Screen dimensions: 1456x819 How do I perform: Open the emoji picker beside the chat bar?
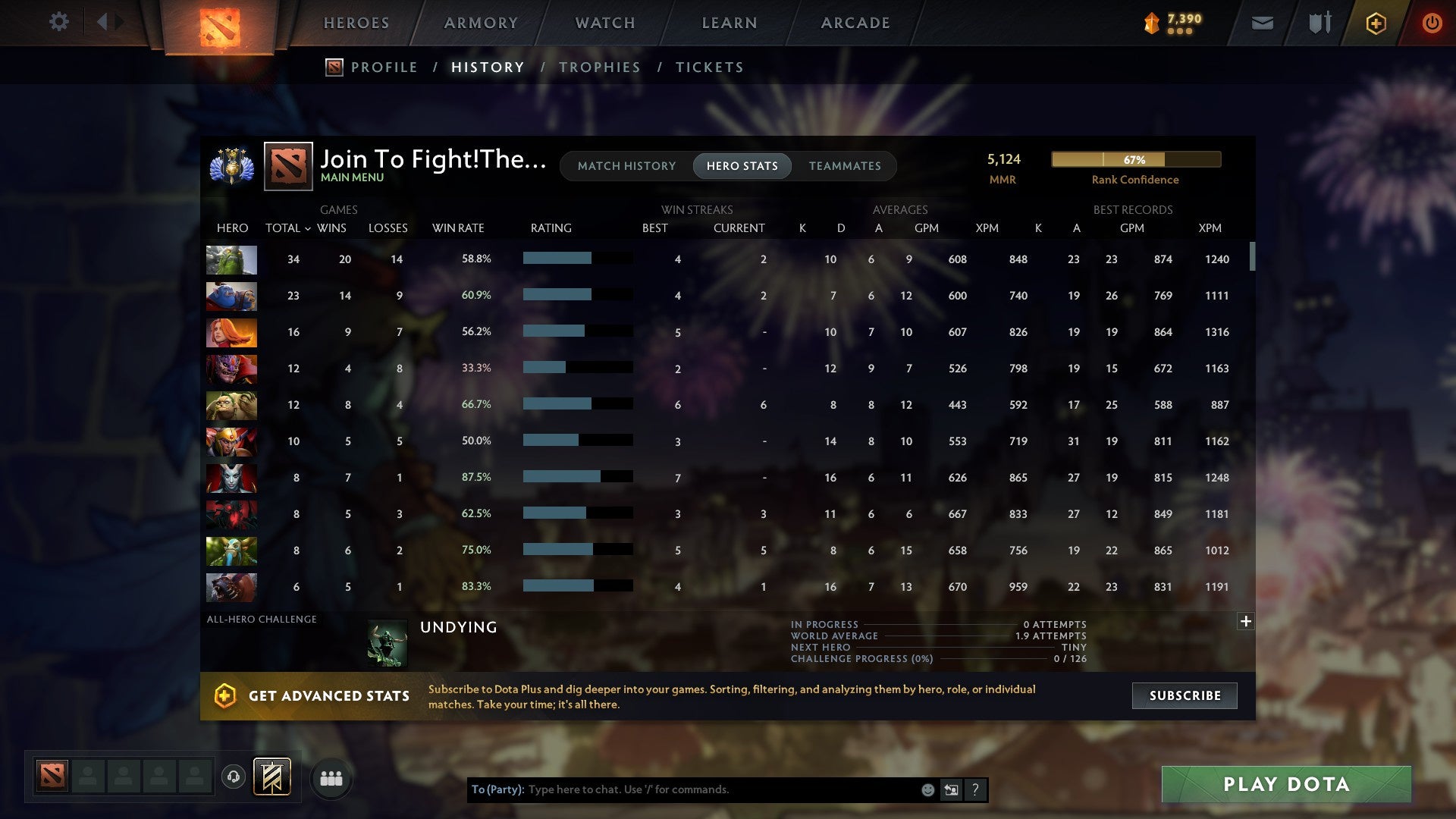pos(928,789)
